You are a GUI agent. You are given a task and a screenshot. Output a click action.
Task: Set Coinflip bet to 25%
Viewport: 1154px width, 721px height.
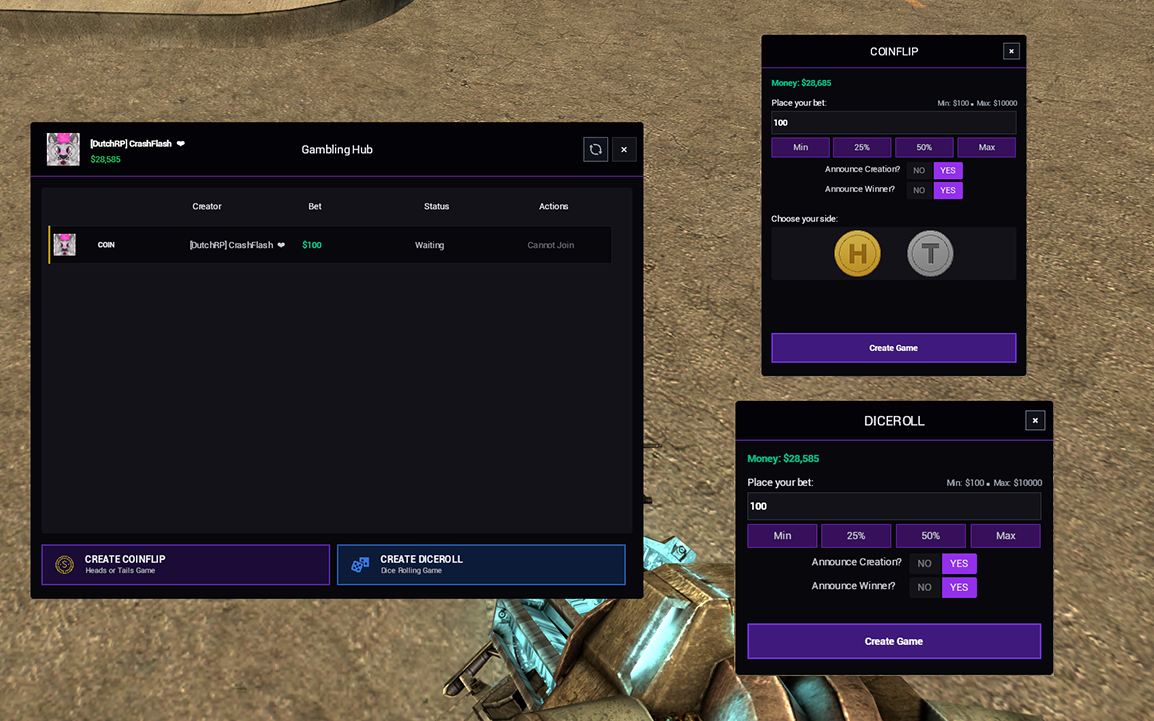point(862,148)
